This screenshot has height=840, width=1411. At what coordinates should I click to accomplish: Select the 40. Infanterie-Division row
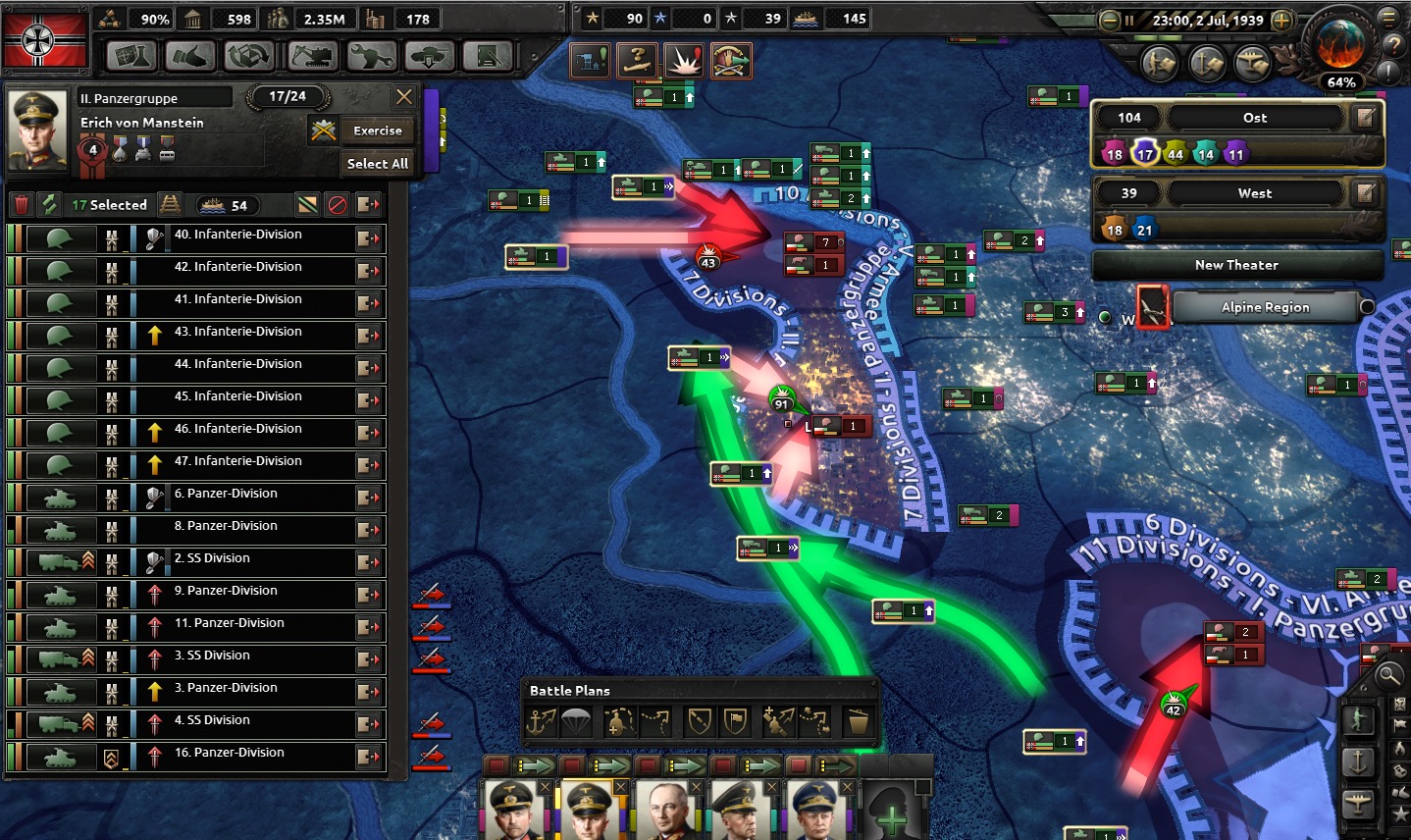coord(237,236)
